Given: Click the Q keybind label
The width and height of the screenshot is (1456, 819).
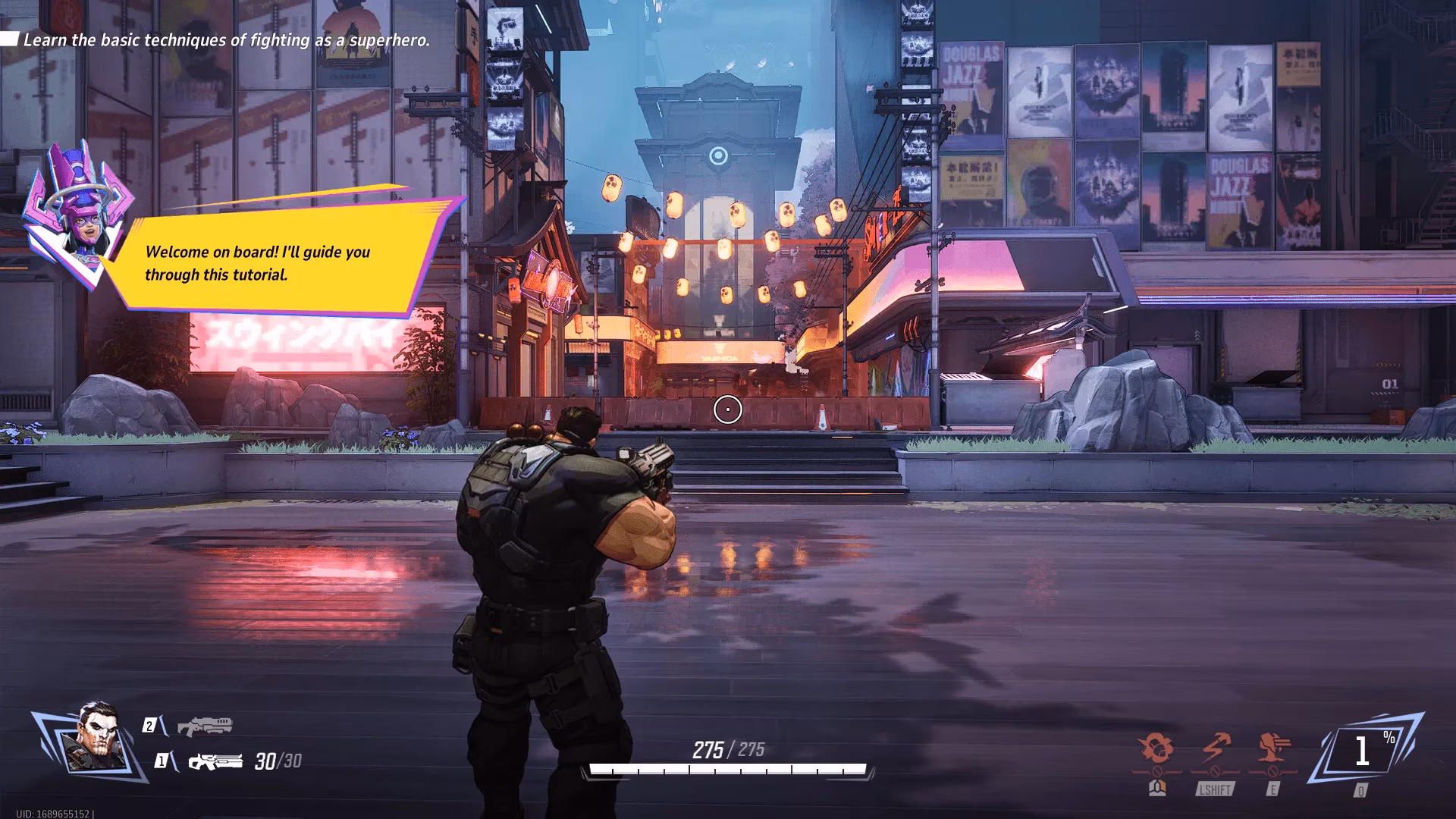Looking at the screenshot, I should tap(1361, 791).
